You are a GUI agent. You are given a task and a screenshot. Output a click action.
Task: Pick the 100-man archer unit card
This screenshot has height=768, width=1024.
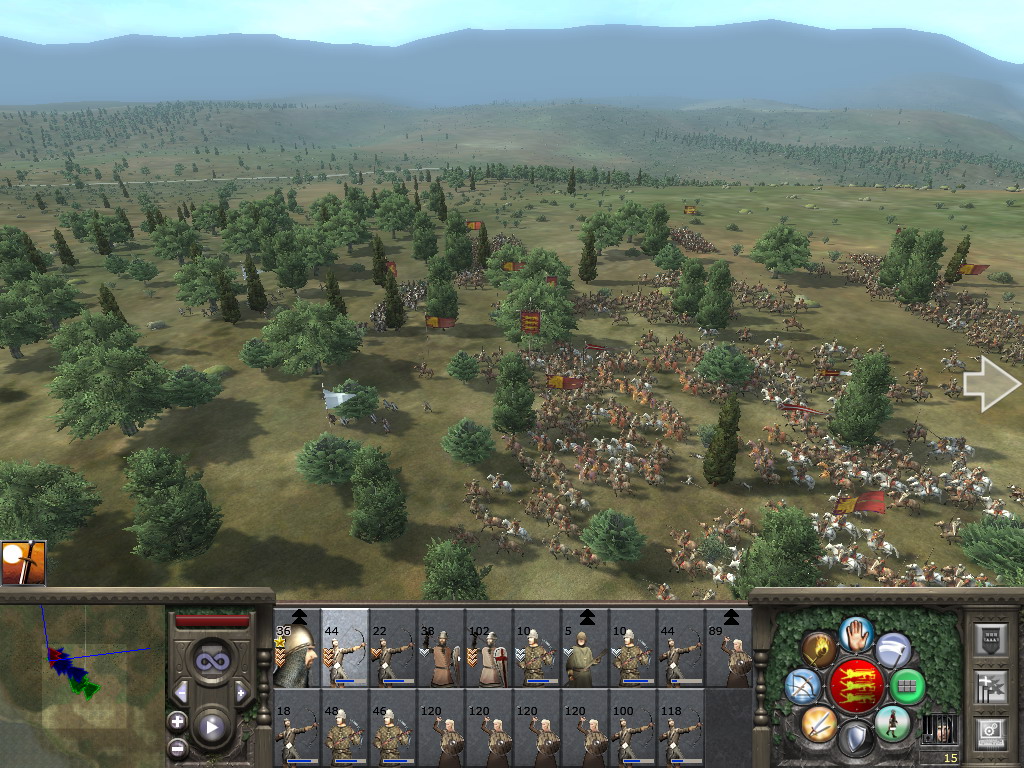tap(633, 729)
